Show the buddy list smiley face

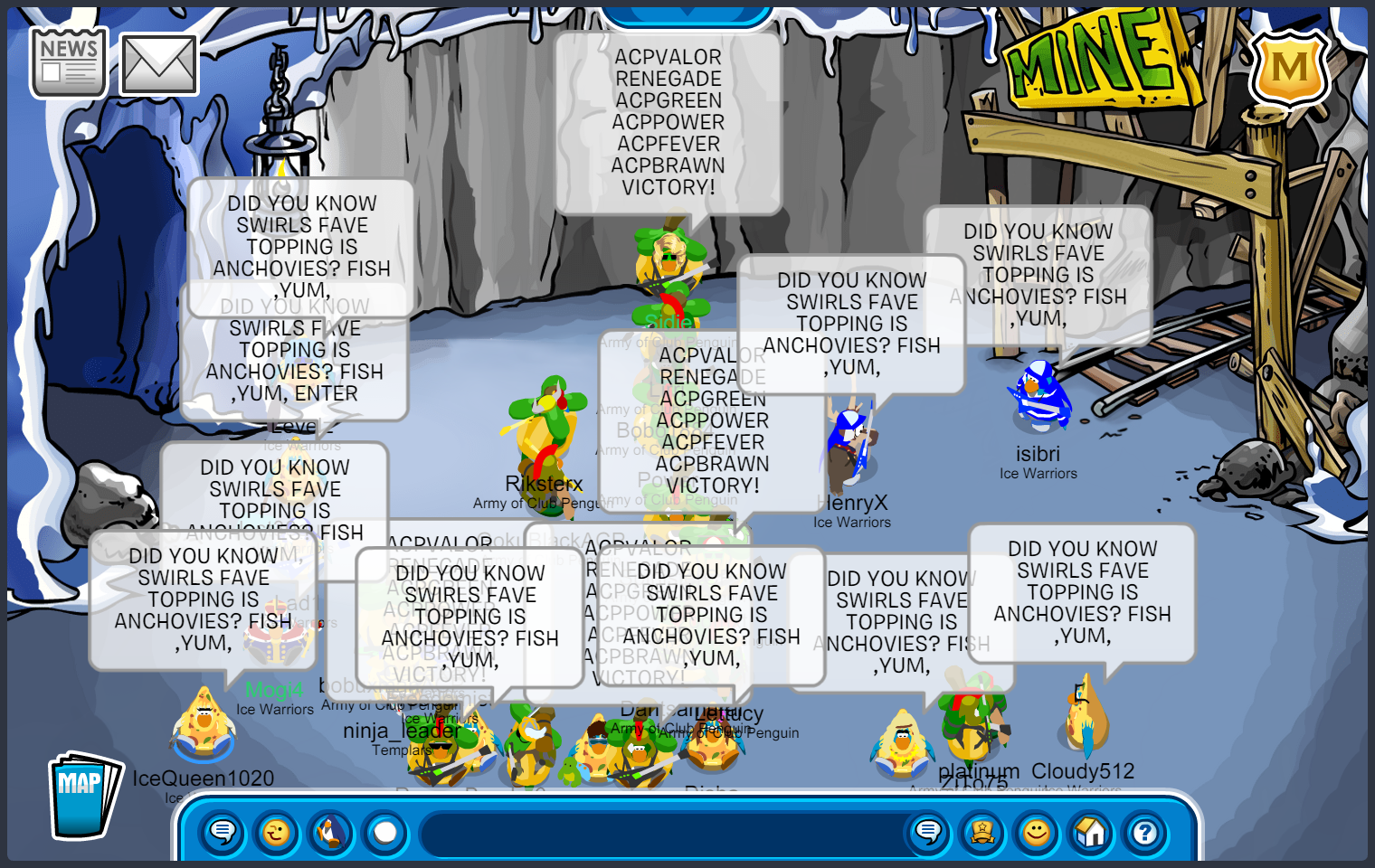pyautogui.click(x=1037, y=832)
